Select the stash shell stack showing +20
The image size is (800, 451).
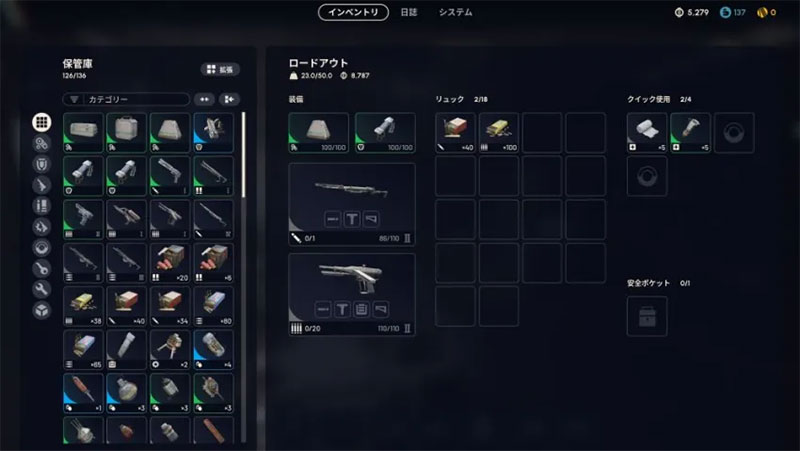(170, 262)
